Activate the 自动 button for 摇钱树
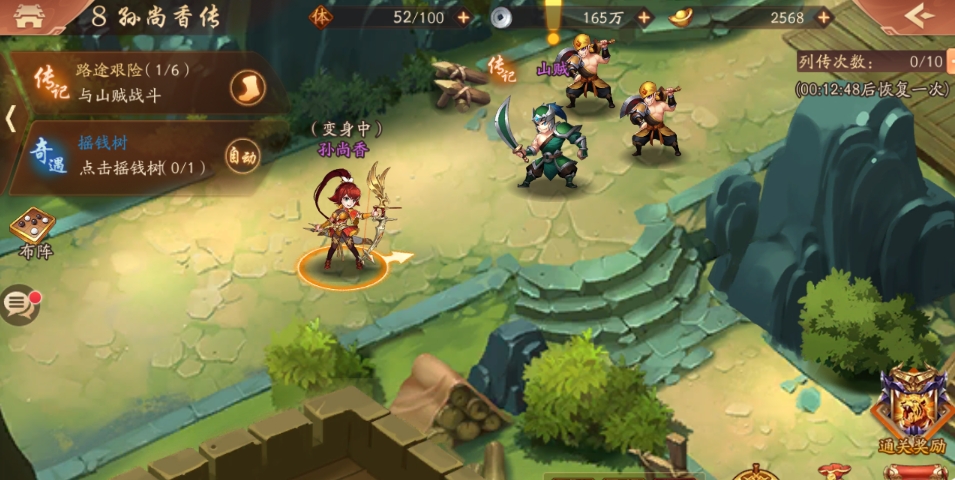955x480 pixels. [242, 155]
